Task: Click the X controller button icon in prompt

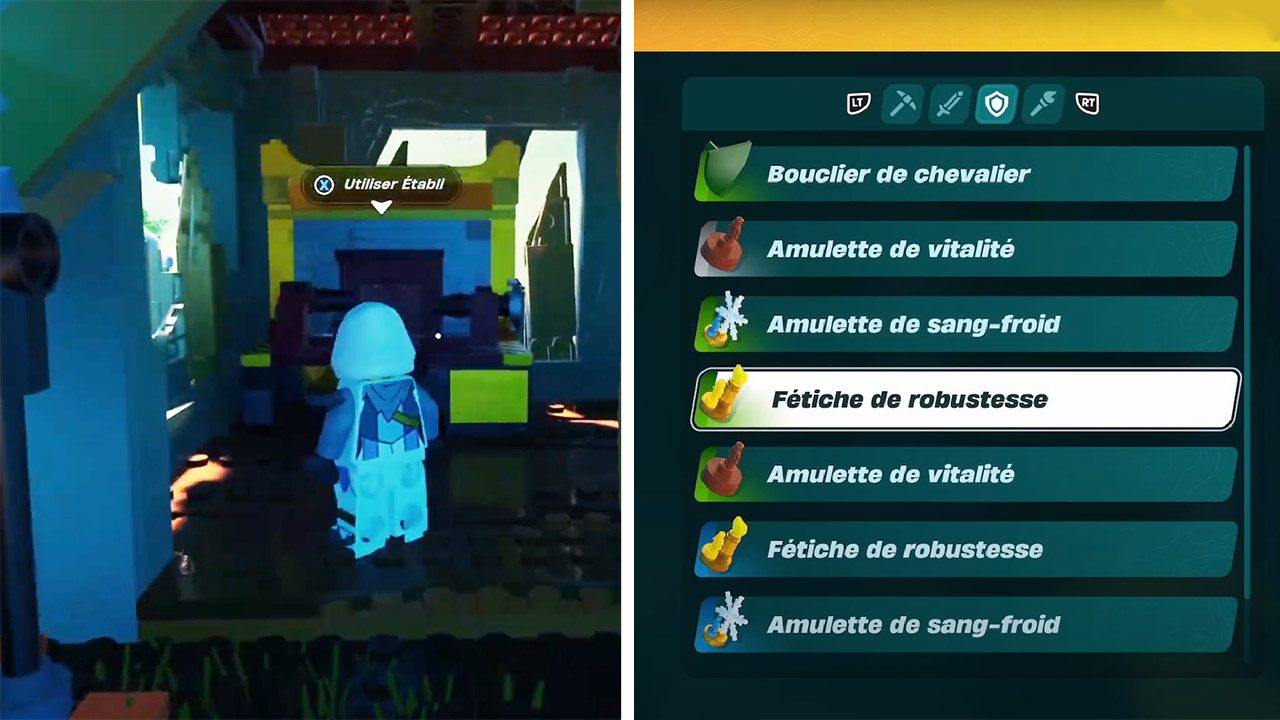Action: (x=323, y=185)
